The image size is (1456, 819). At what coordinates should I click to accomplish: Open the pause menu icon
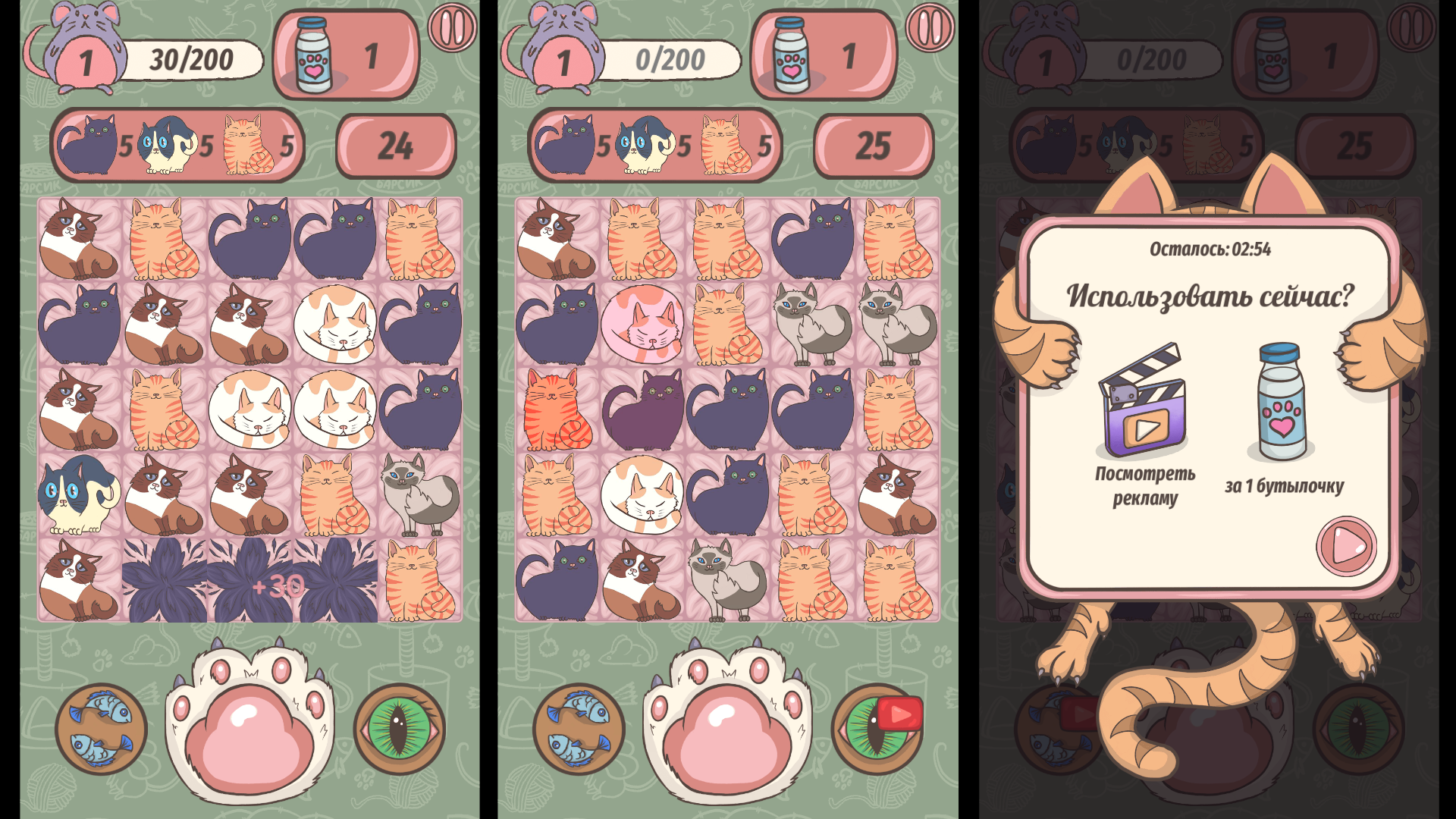click(451, 27)
